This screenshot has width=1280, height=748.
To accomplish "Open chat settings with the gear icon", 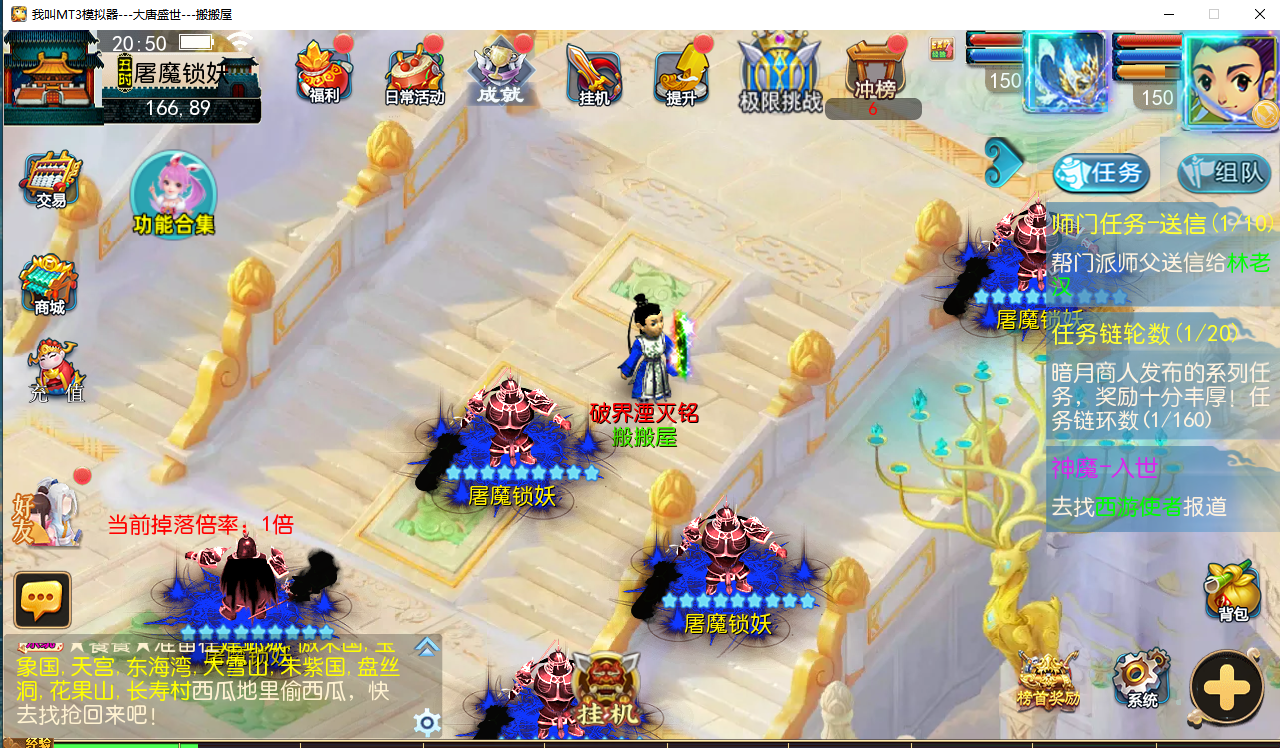I will [x=427, y=722].
